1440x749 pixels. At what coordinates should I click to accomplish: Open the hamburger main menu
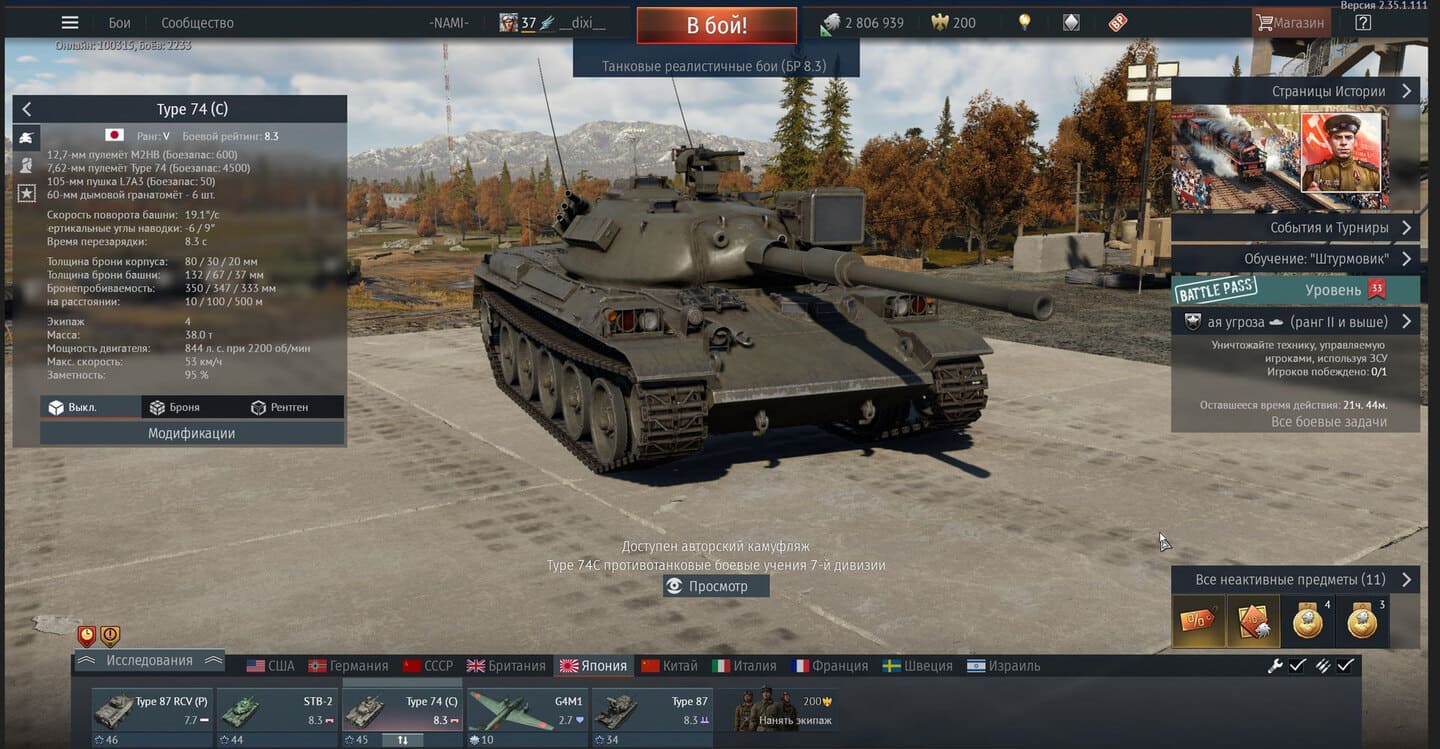coord(70,22)
